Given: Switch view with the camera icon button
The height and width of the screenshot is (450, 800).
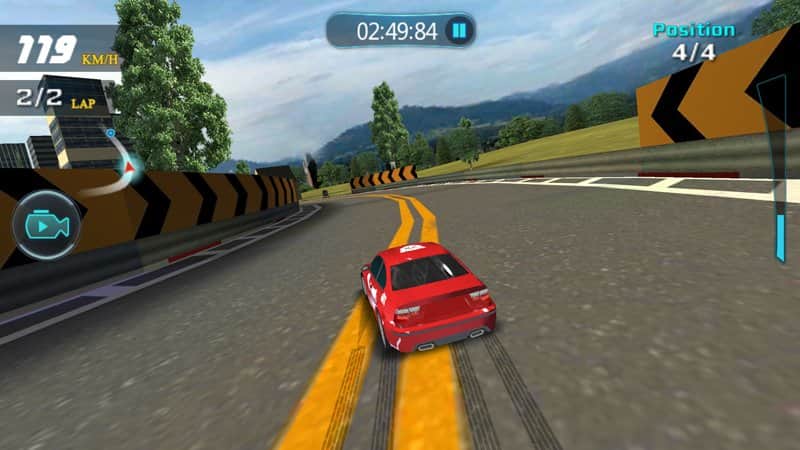Looking at the screenshot, I should click(46, 225).
